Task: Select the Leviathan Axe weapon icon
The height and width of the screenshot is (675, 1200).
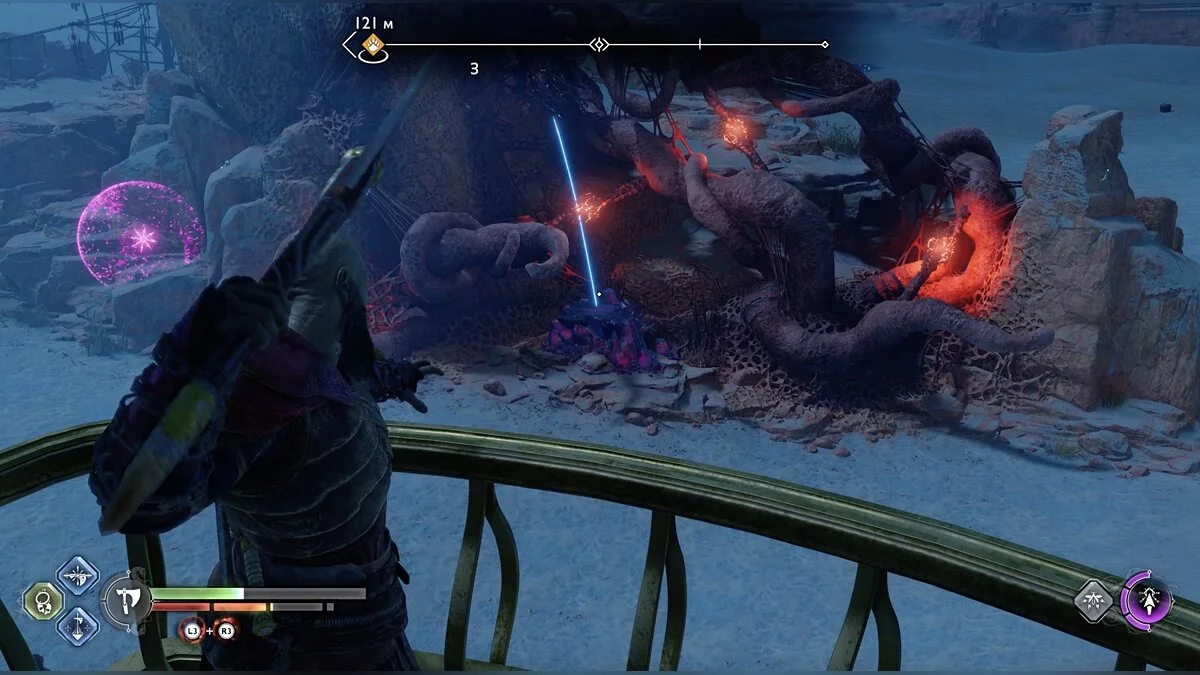Action: 127,601
